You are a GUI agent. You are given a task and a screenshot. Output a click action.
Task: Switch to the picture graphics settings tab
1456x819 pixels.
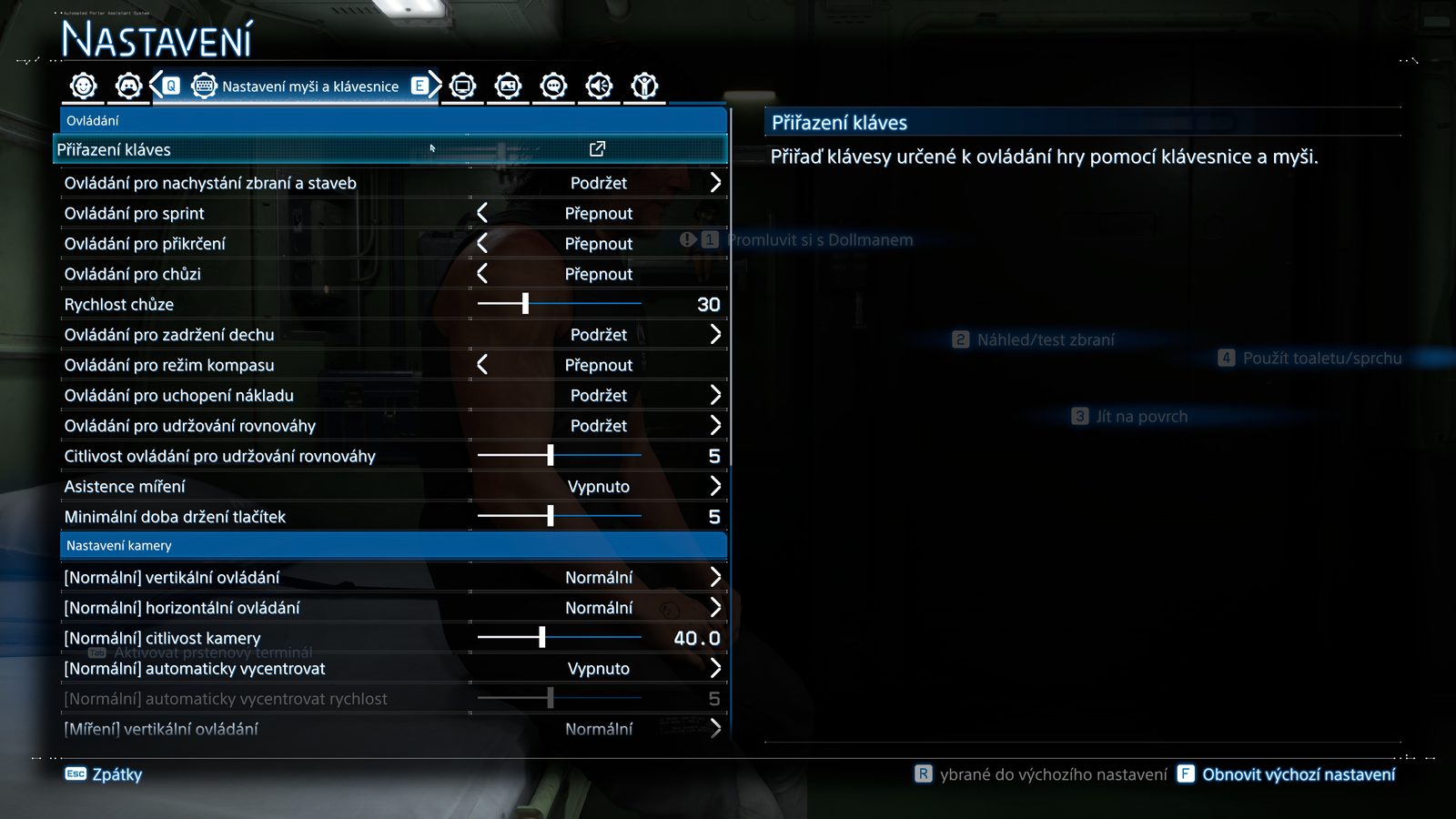508,86
